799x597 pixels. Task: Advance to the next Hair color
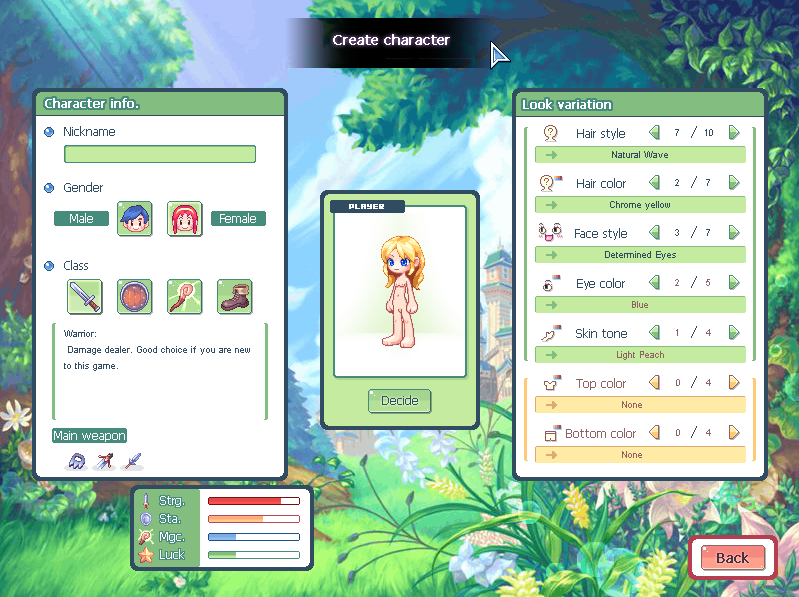click(x=734, y=183)
